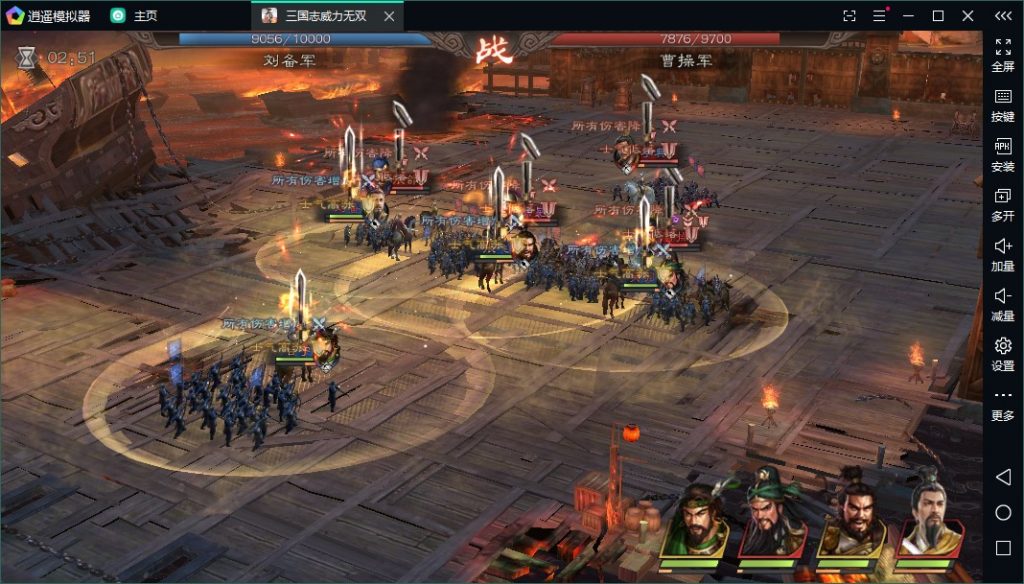Screen dimensions: 1024x584
Task: Show more tools (更多)
Action: tap(1002, 403)
